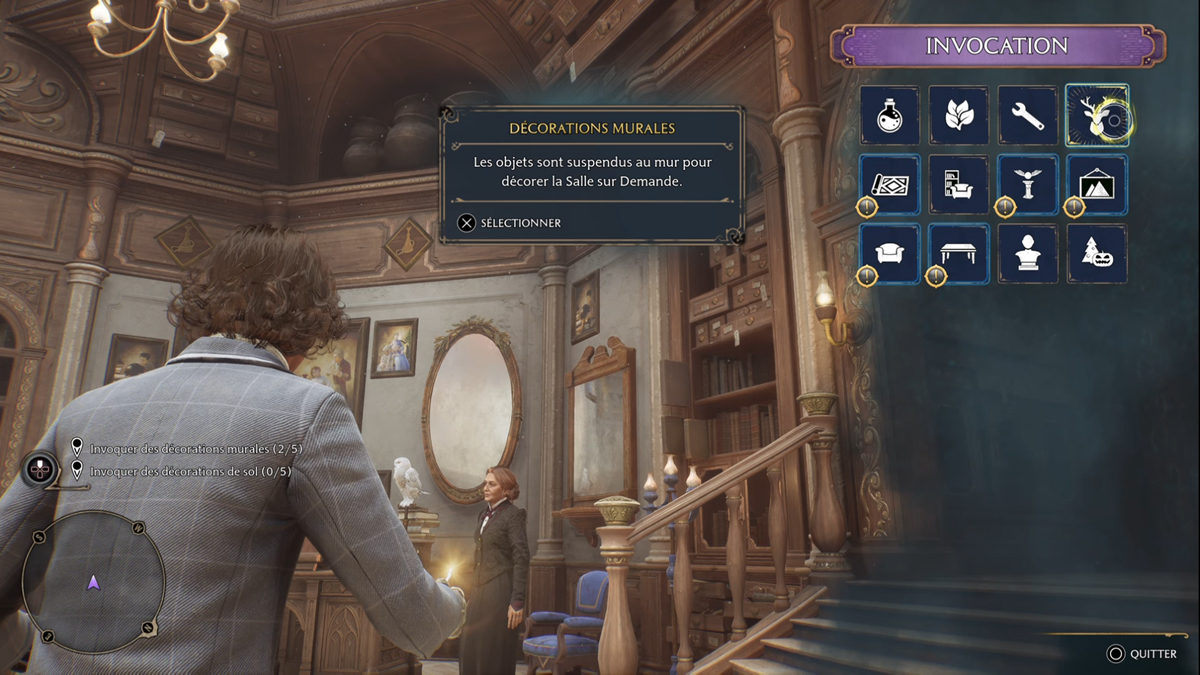Viewport: 1200px width, 675px height.
Task: Open the rug and carpet category
Action: (889, 184)
